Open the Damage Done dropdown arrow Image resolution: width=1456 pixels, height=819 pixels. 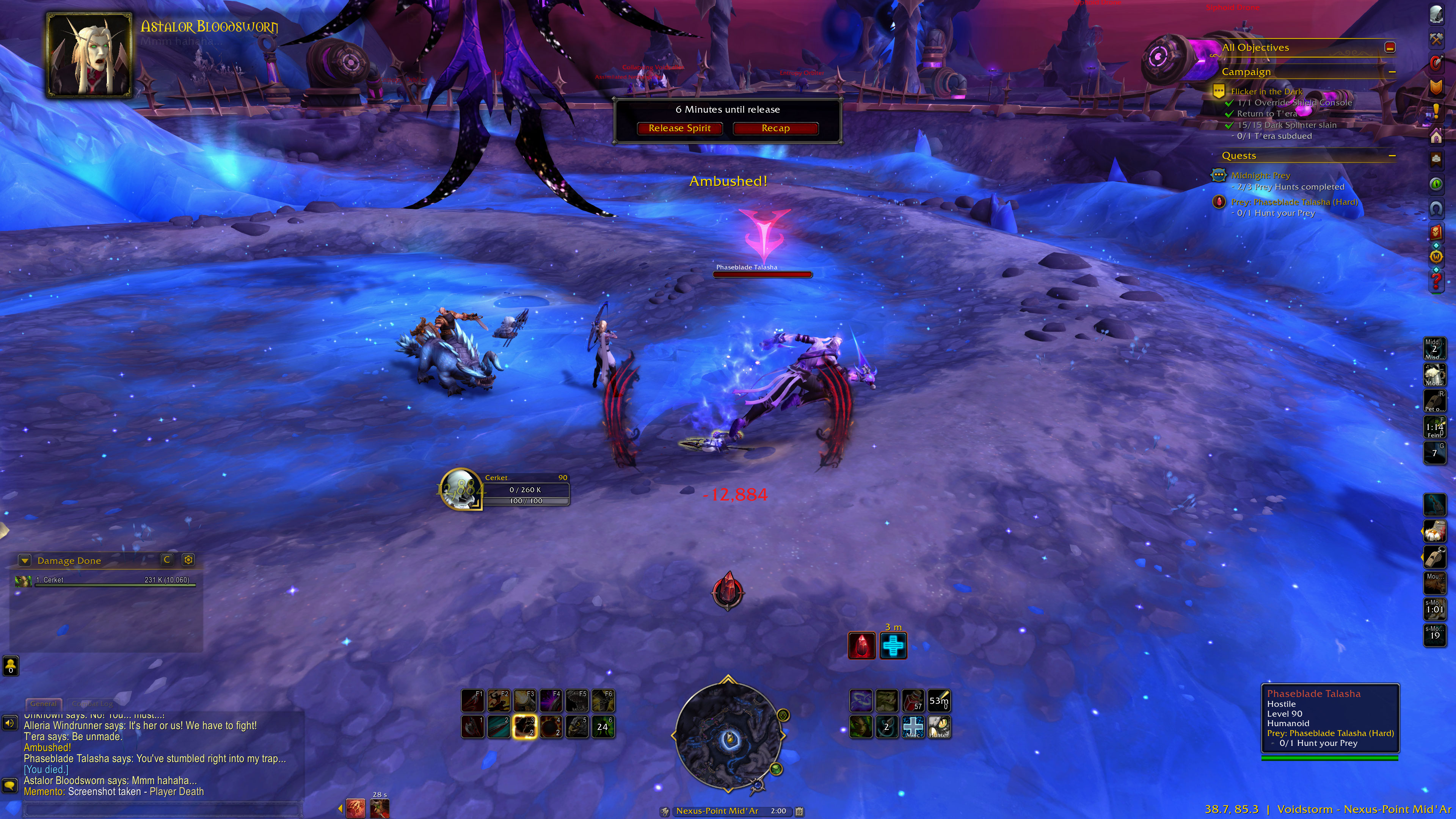click(x=24, y=560)
